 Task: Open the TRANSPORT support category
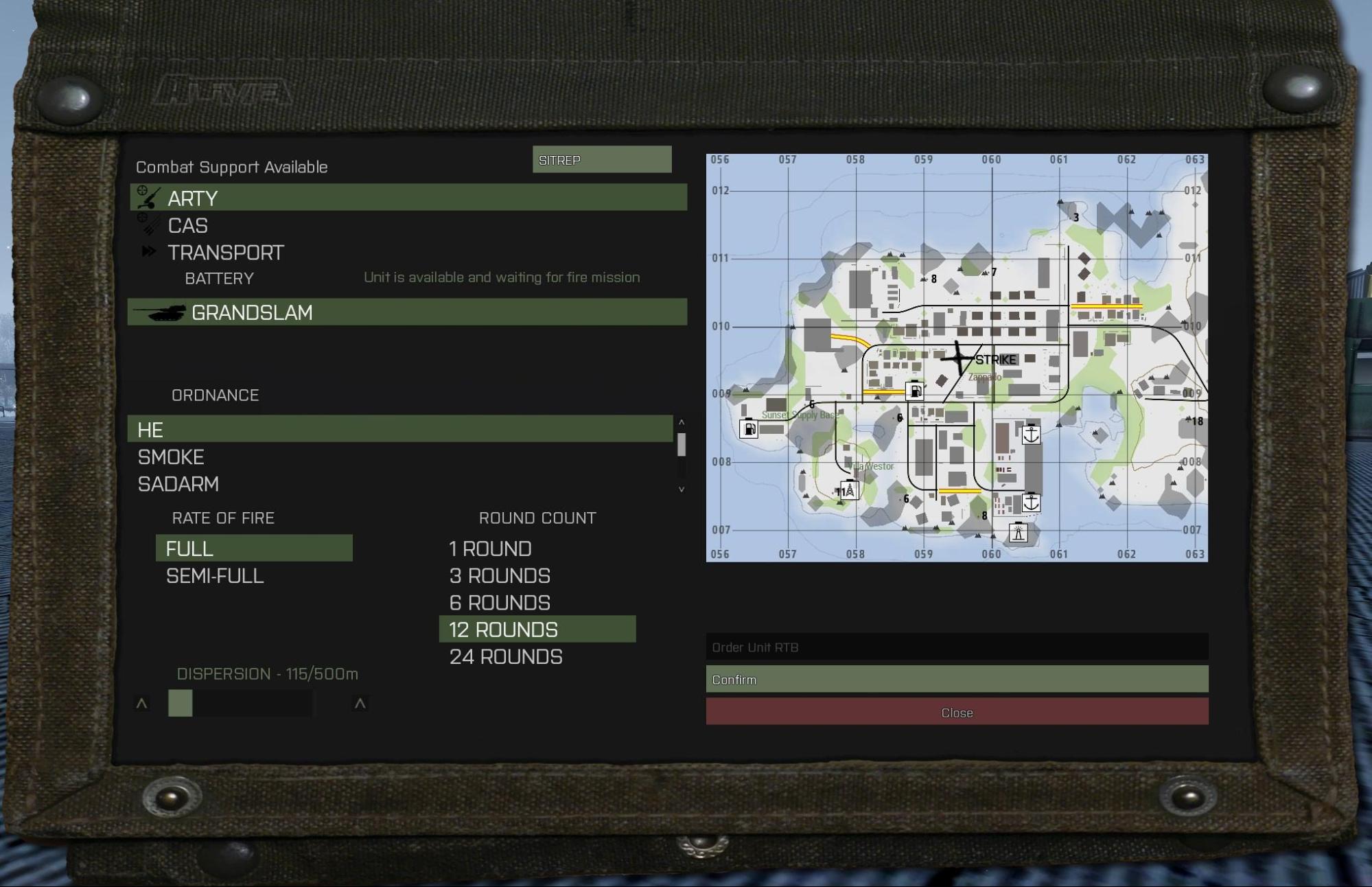pos(226,252)
